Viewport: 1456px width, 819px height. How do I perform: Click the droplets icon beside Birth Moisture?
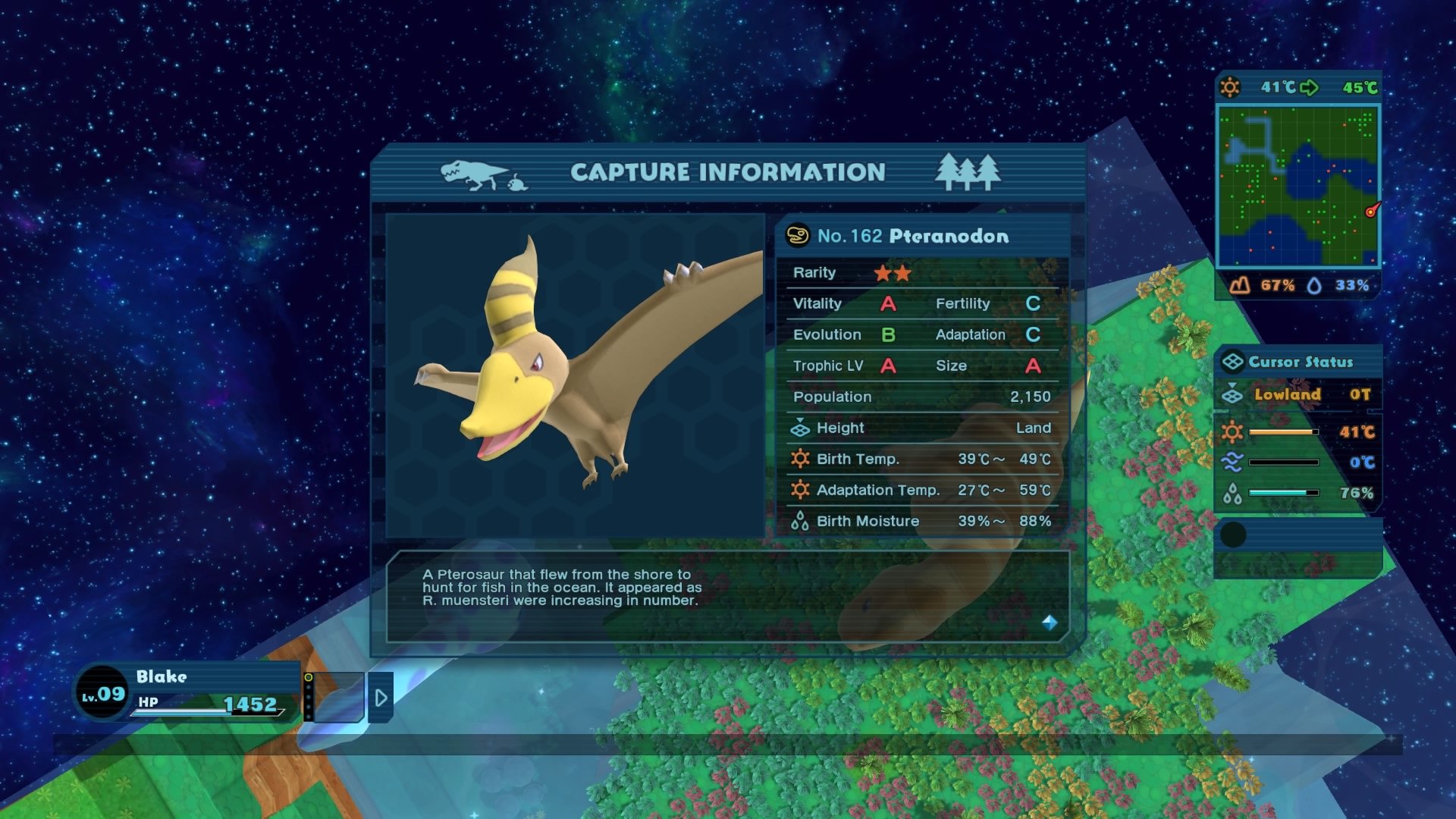click(x=799, y=521)
